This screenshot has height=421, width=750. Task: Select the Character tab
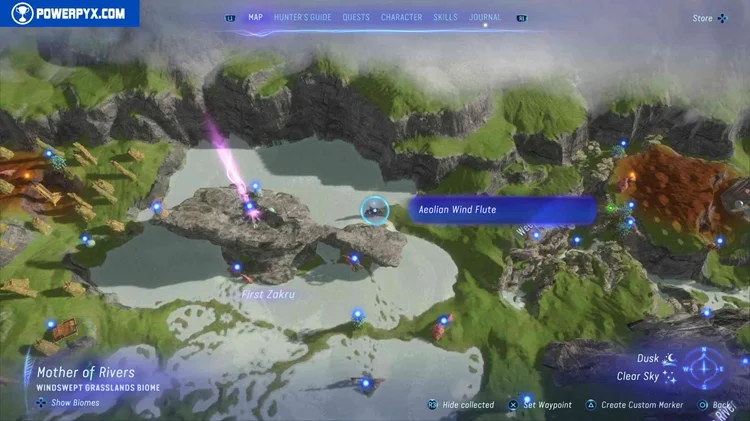(x=401, y=17)
